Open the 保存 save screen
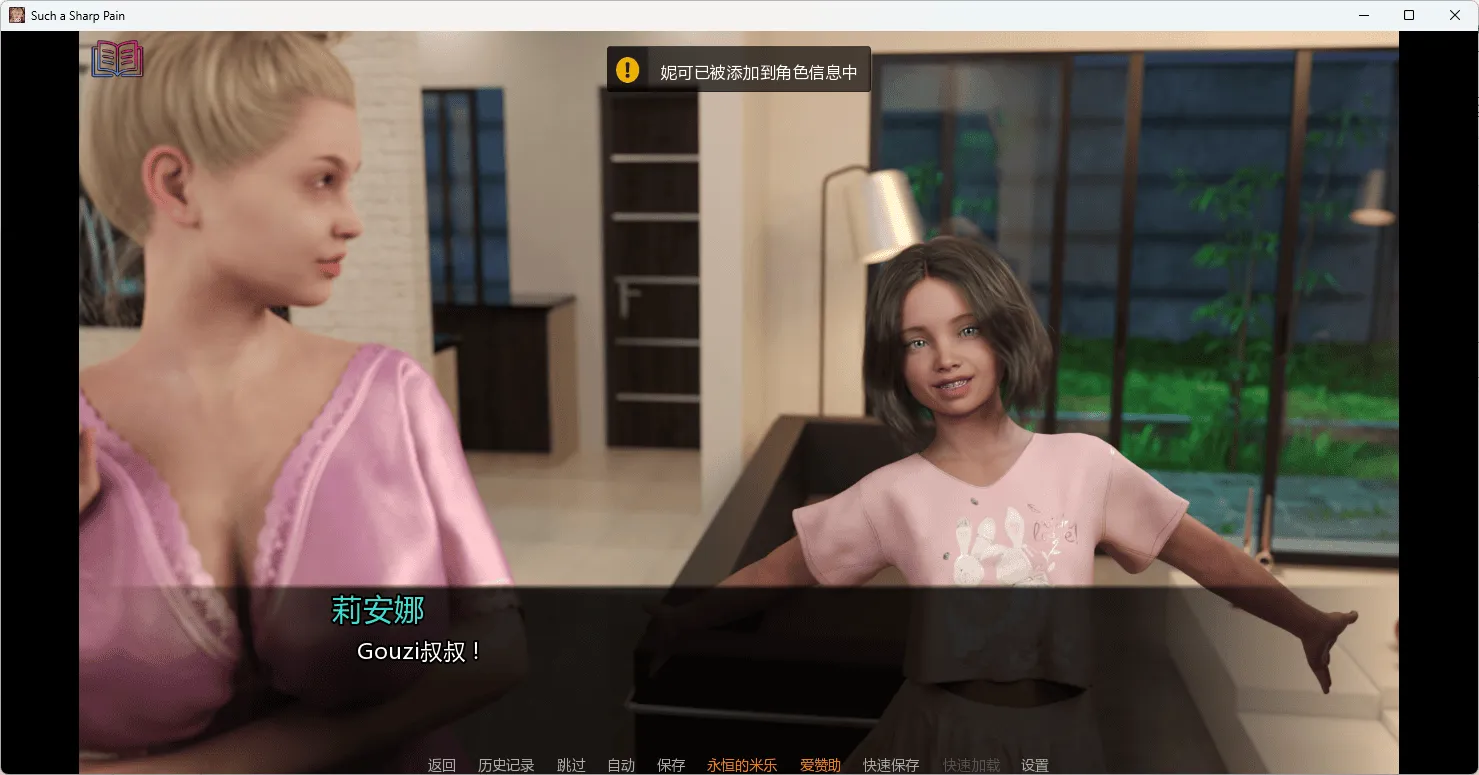This screenshot has height=775, width=1479. coord(671,764)
